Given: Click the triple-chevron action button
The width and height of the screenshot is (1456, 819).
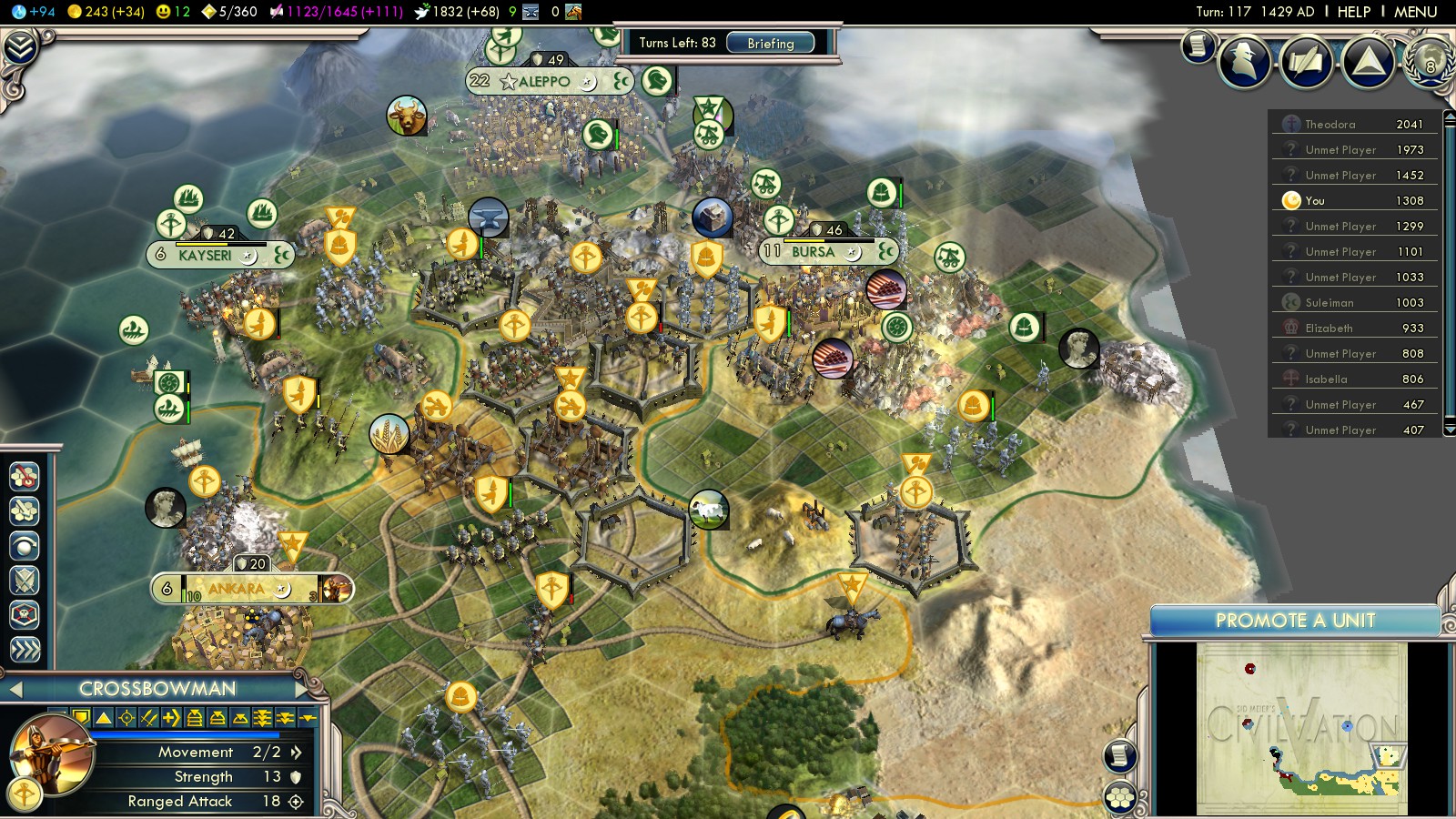Looking at the screenshot, I should [x=25, y=649].
